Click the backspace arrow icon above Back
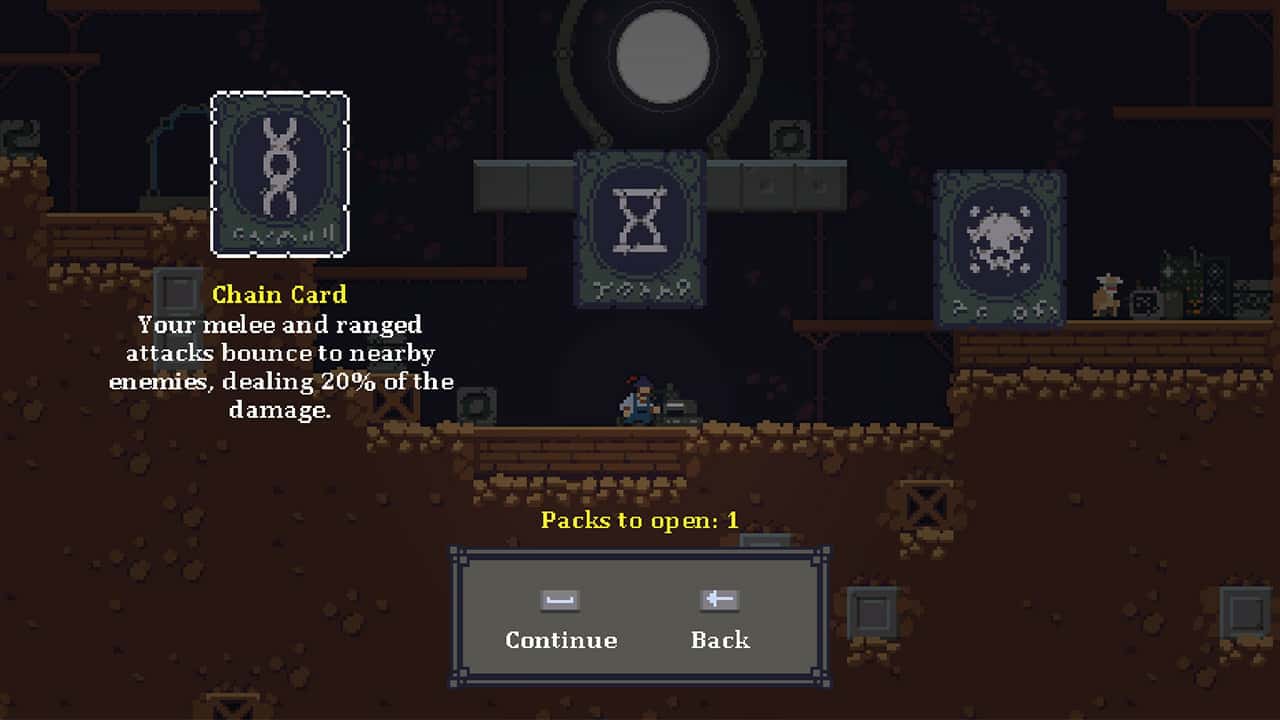This screenshot has height=720, width=1280. (x=718, y=600)
